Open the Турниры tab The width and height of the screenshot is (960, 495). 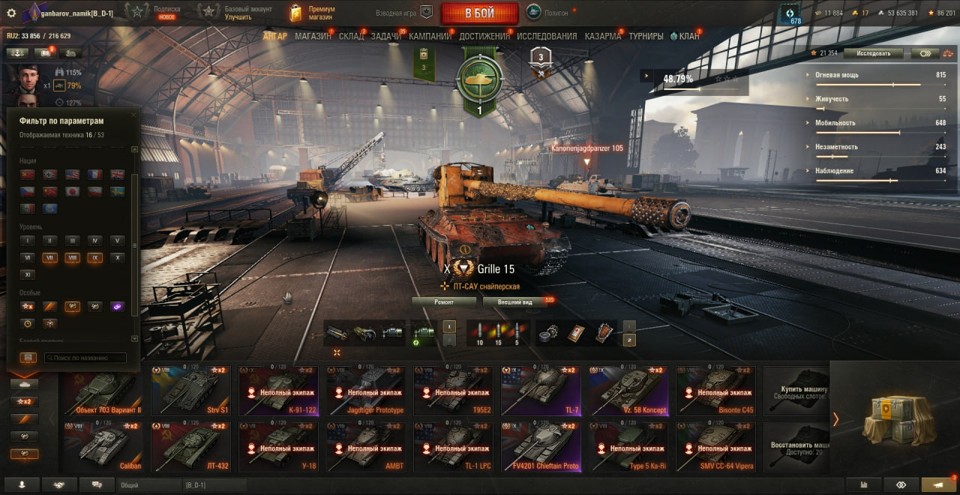(x=646, y=36)
